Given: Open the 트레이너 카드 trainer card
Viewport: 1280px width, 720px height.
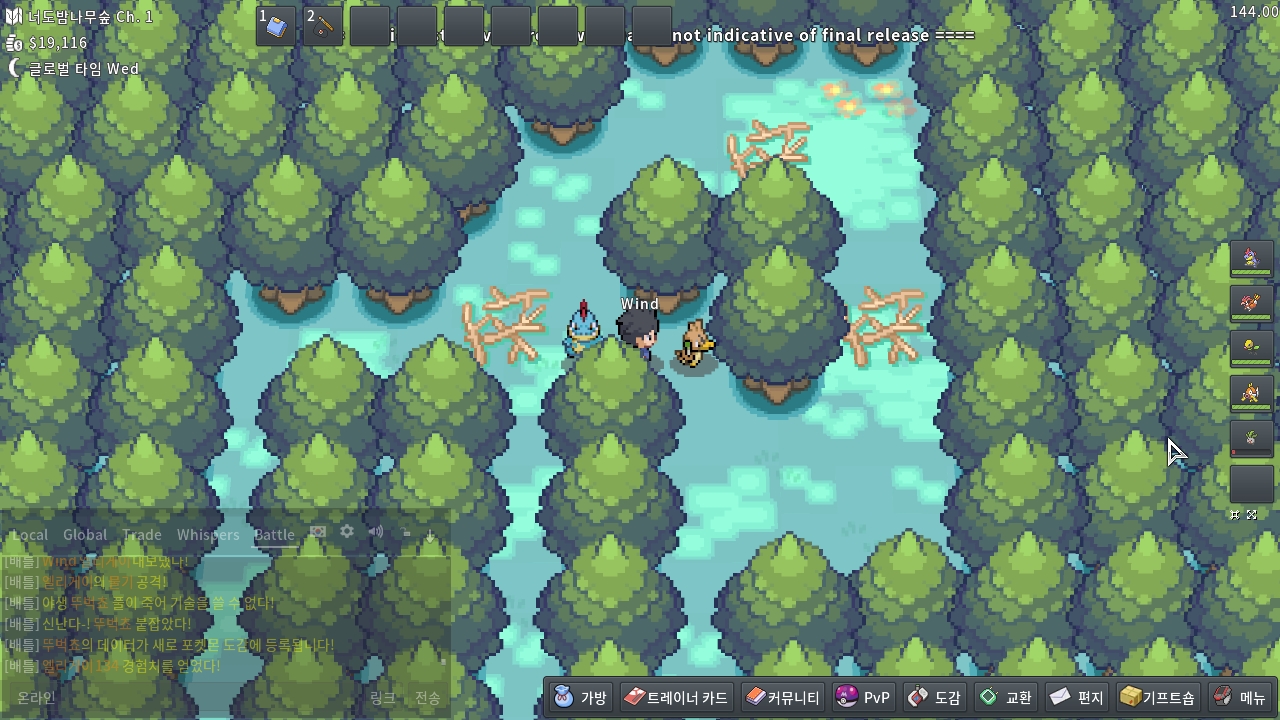Looking at the screenshot, I should point(677,697).
